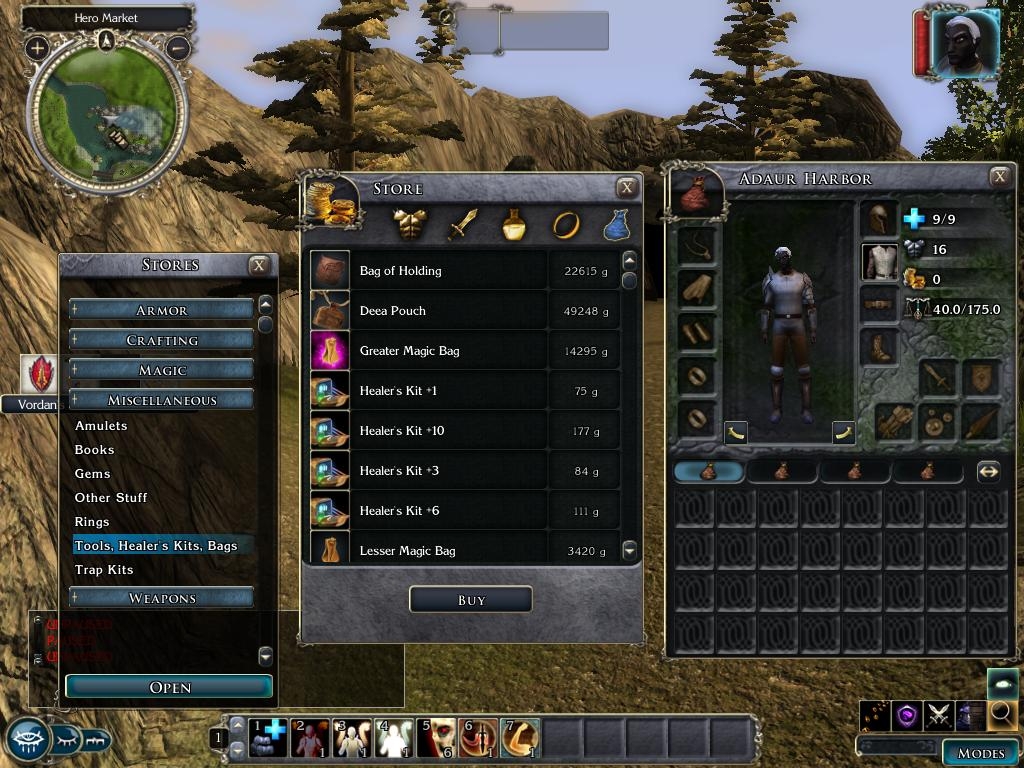Open the potion store tab
Screen dimensions: 1024x768
coord(514,225)
